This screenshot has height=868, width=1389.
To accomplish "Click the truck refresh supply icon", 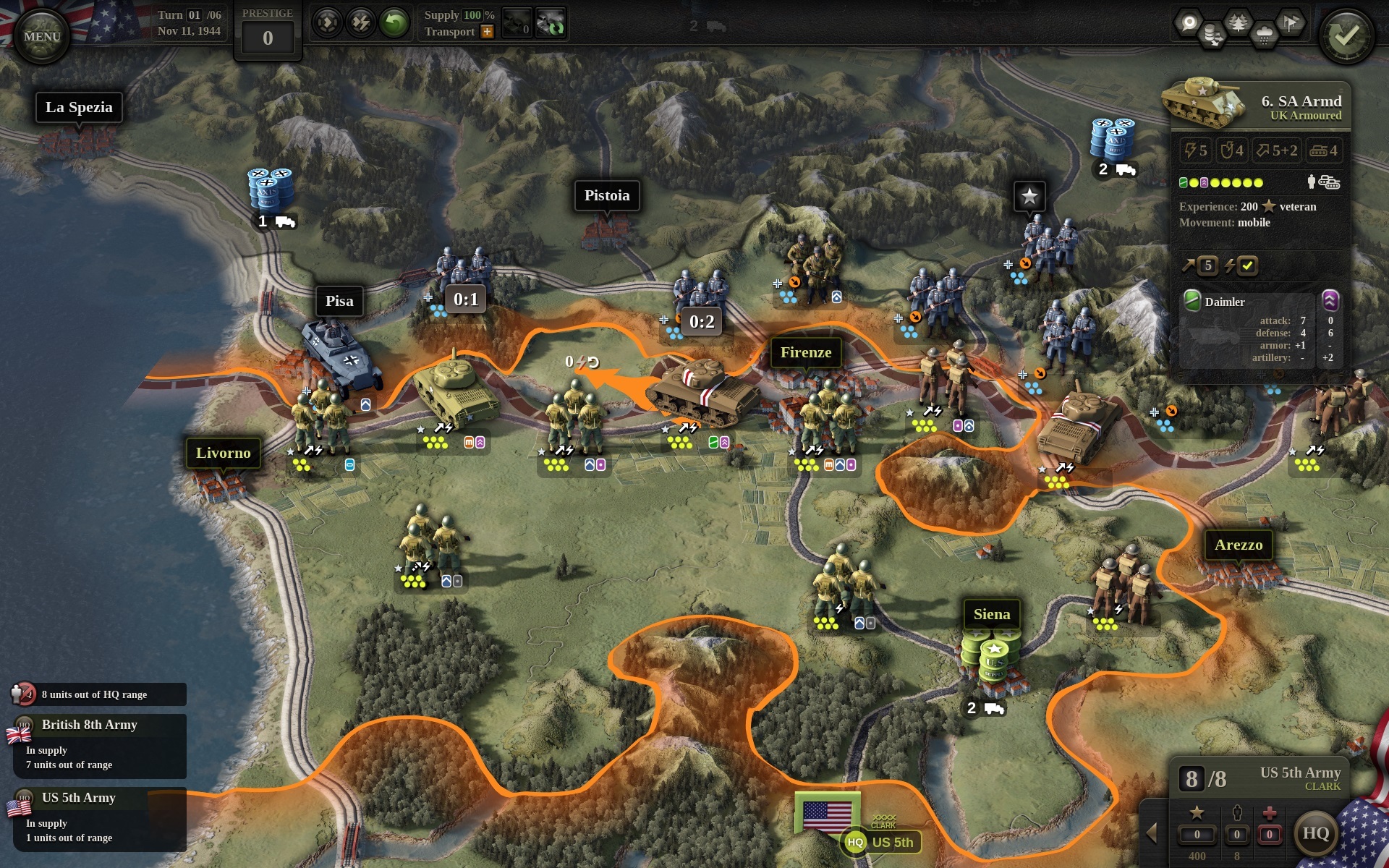I will (x=551, y=24).
